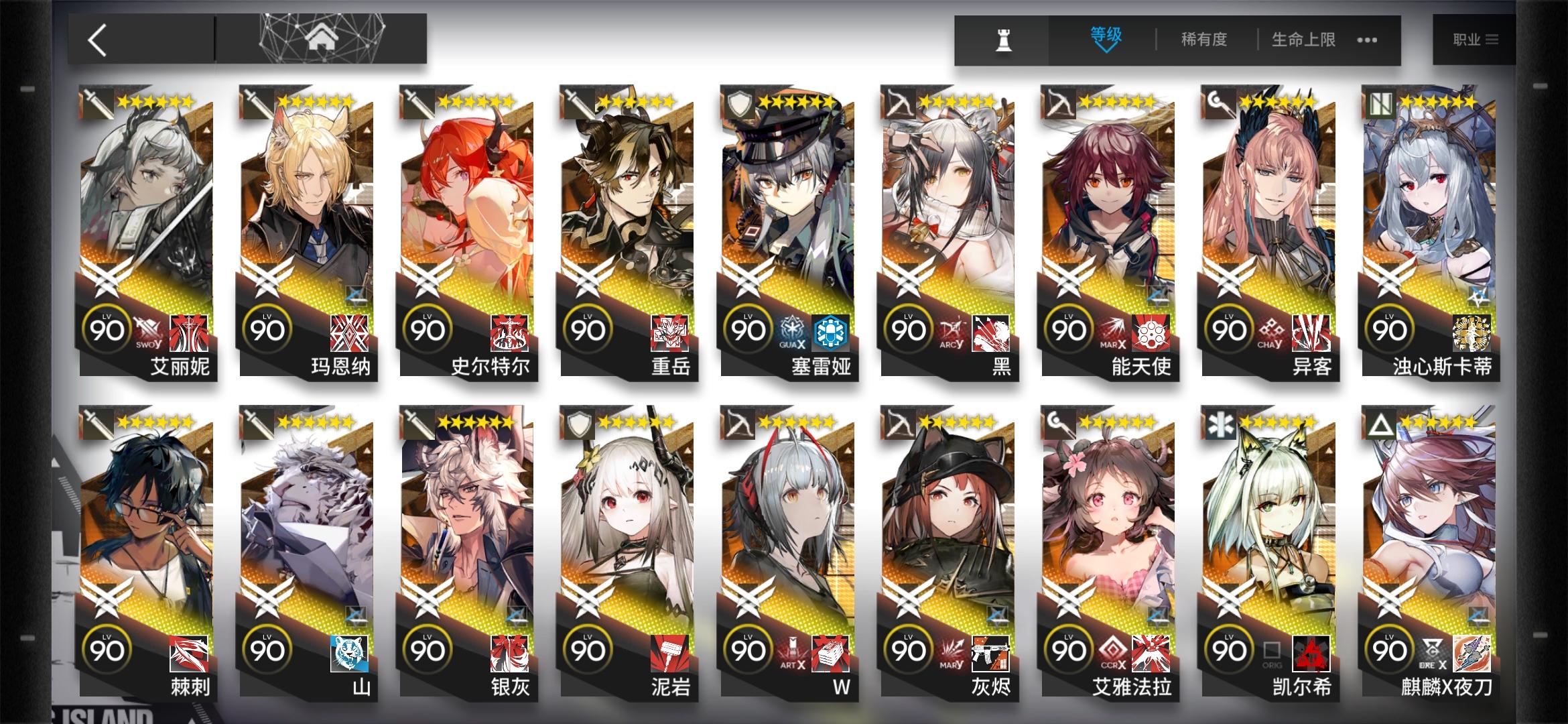This screenshot has width=1568, height=724.
Task: Open the 职业 class filter menu
Action: coord(1478,38)
